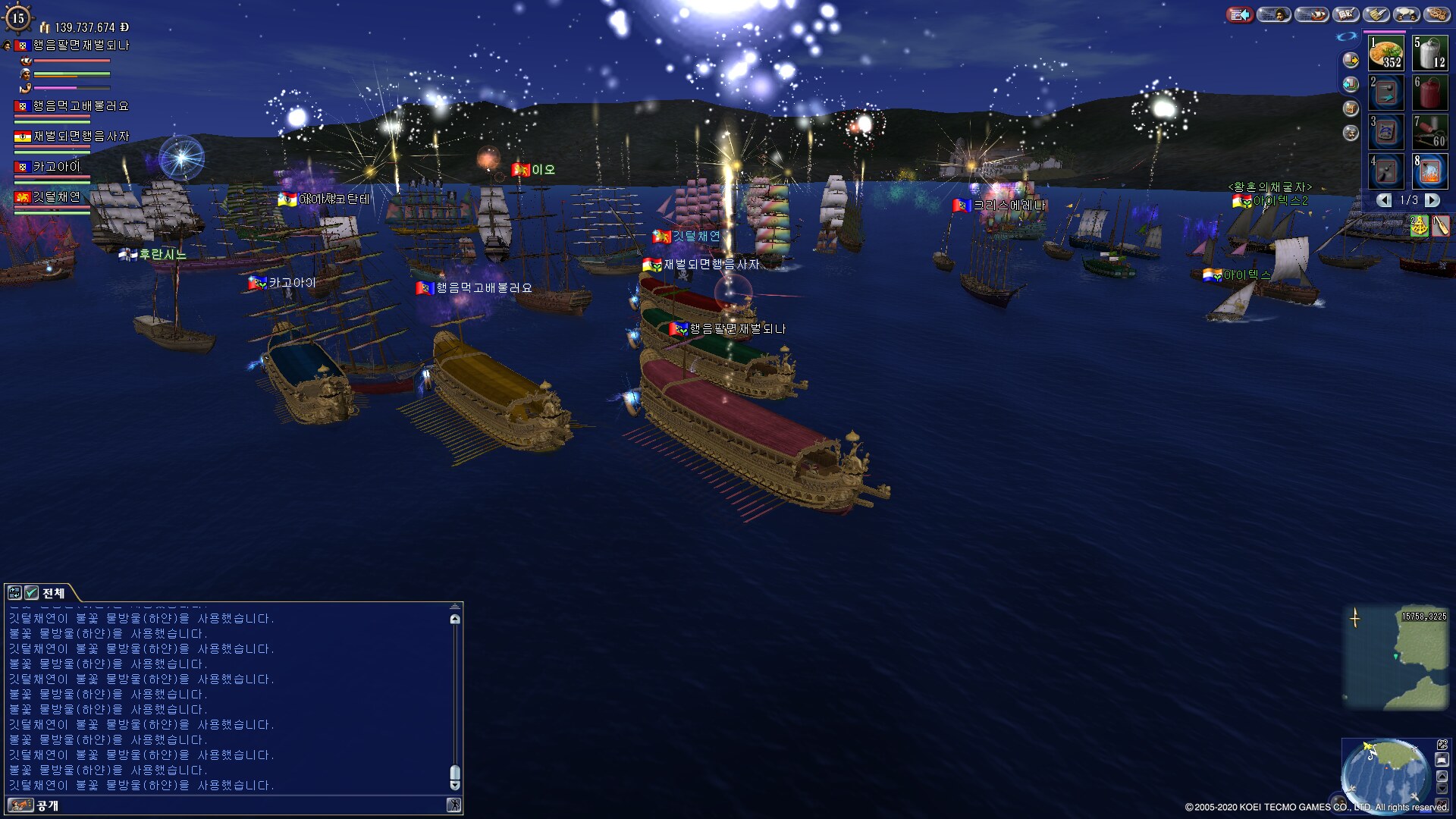Open the captain portrait menu button
This screenshot has height=819, width=1456.
1274,14
